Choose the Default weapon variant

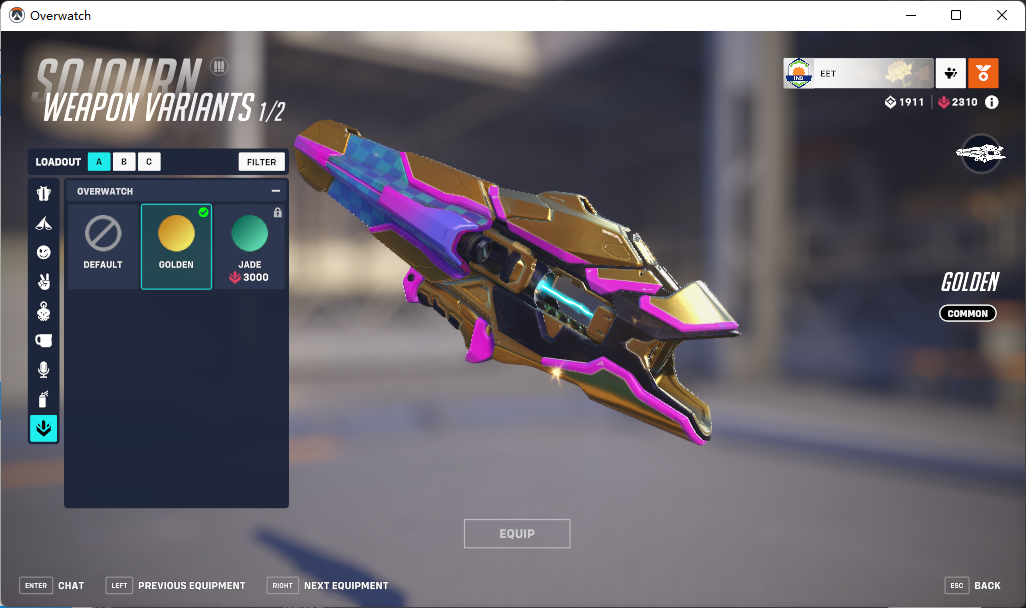[x=103, y=246]
